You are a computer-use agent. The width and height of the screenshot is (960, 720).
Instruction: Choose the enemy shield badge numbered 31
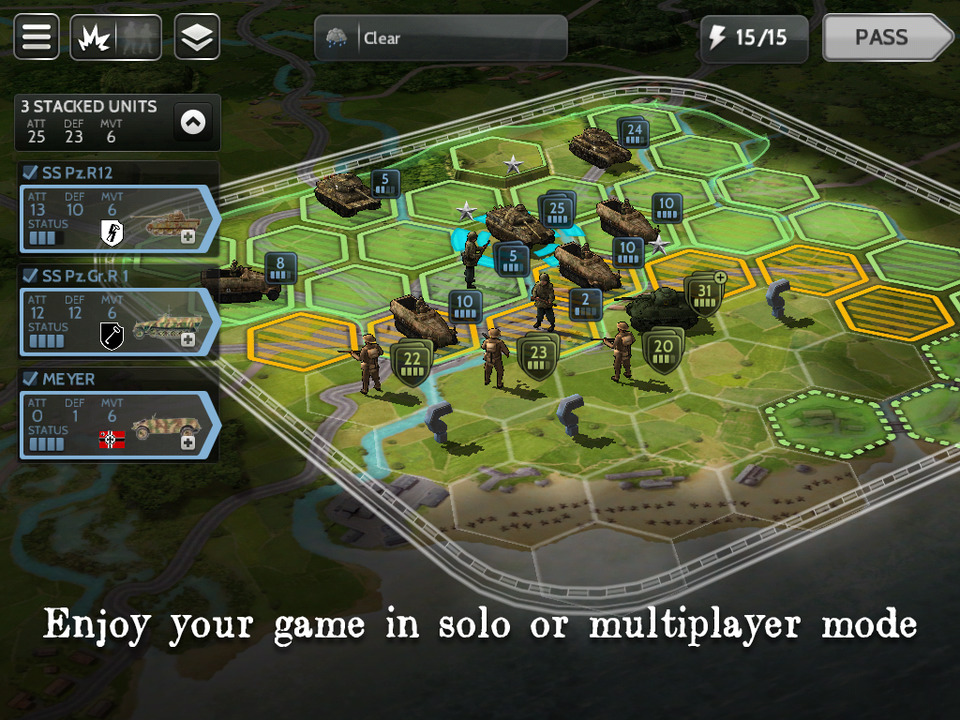pyautogui.click(x=705, y=294)
